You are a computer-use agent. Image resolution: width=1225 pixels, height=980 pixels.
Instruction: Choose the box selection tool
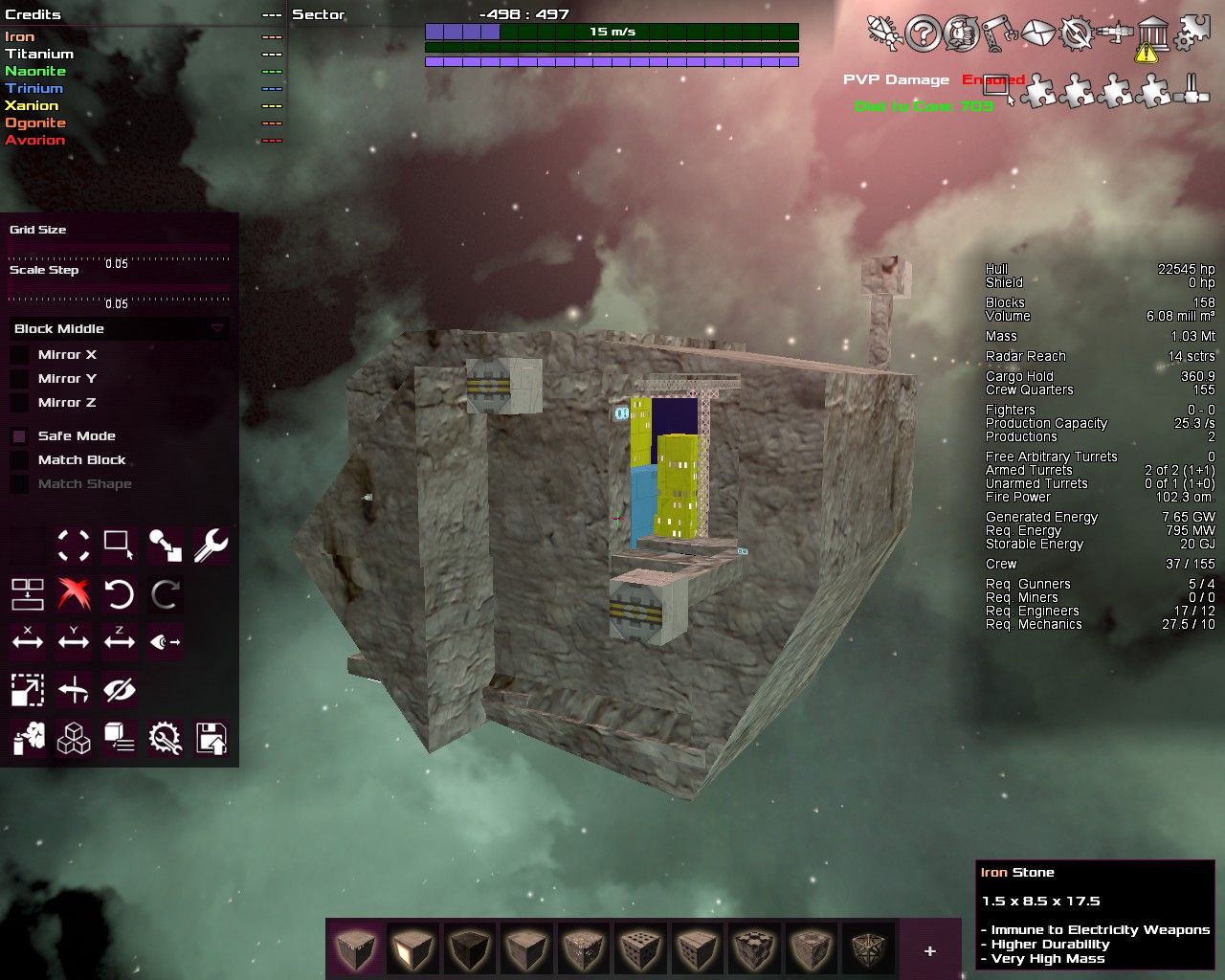[119, 546]
